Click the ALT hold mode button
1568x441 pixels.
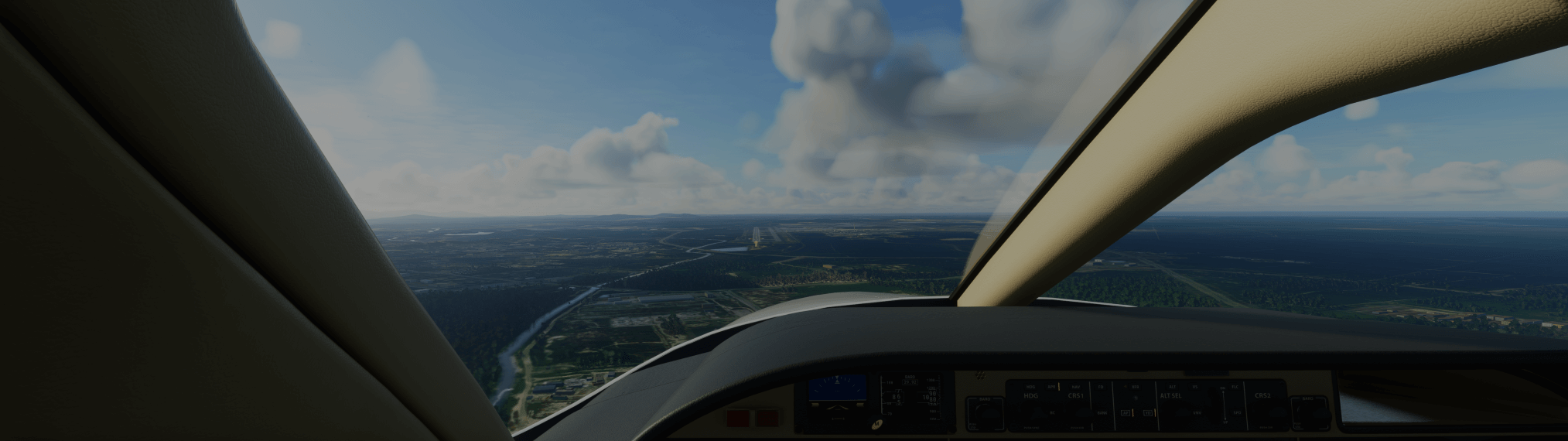[x=1172, y=387]
